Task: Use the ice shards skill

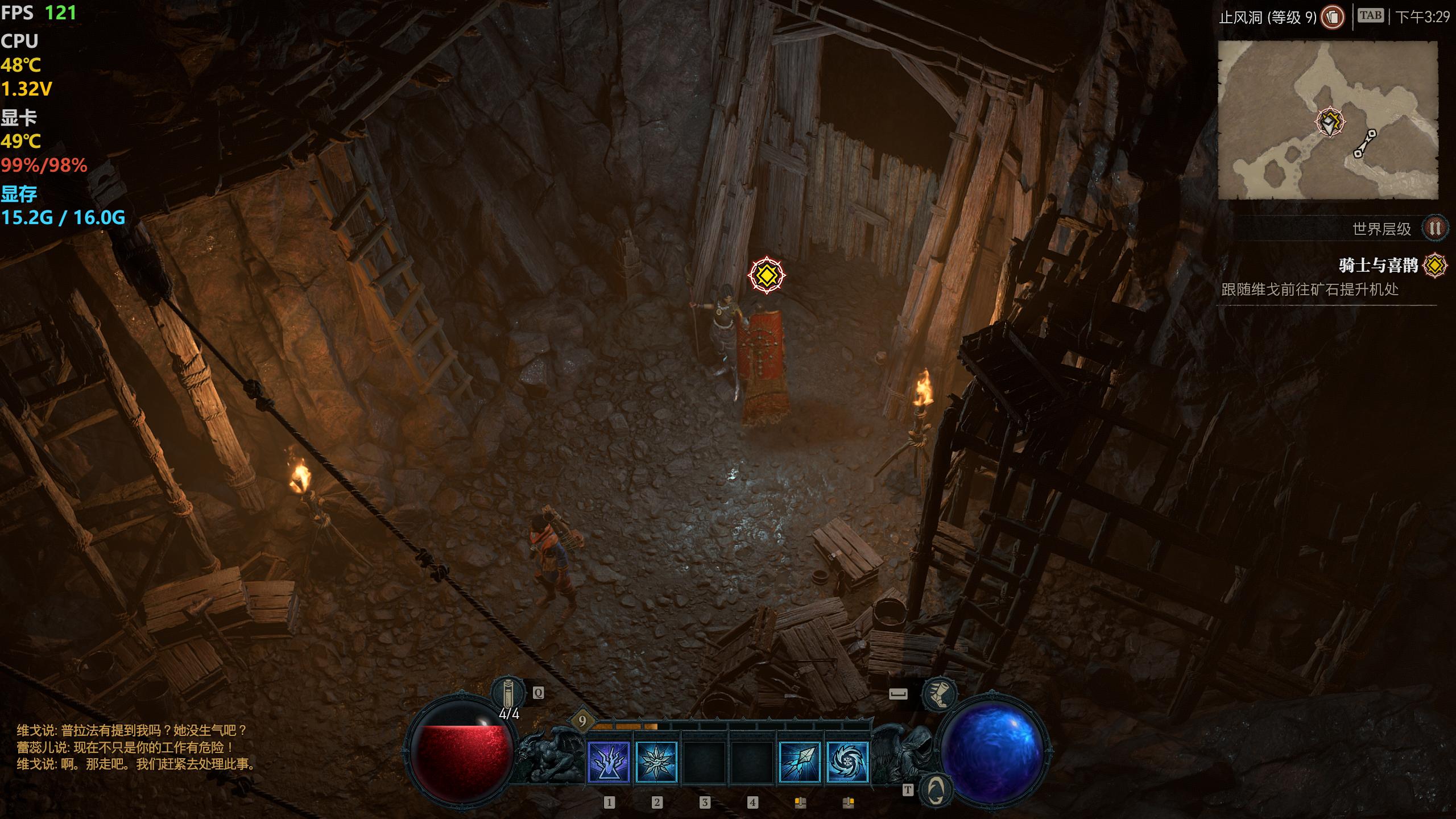Action: point(800,762)
